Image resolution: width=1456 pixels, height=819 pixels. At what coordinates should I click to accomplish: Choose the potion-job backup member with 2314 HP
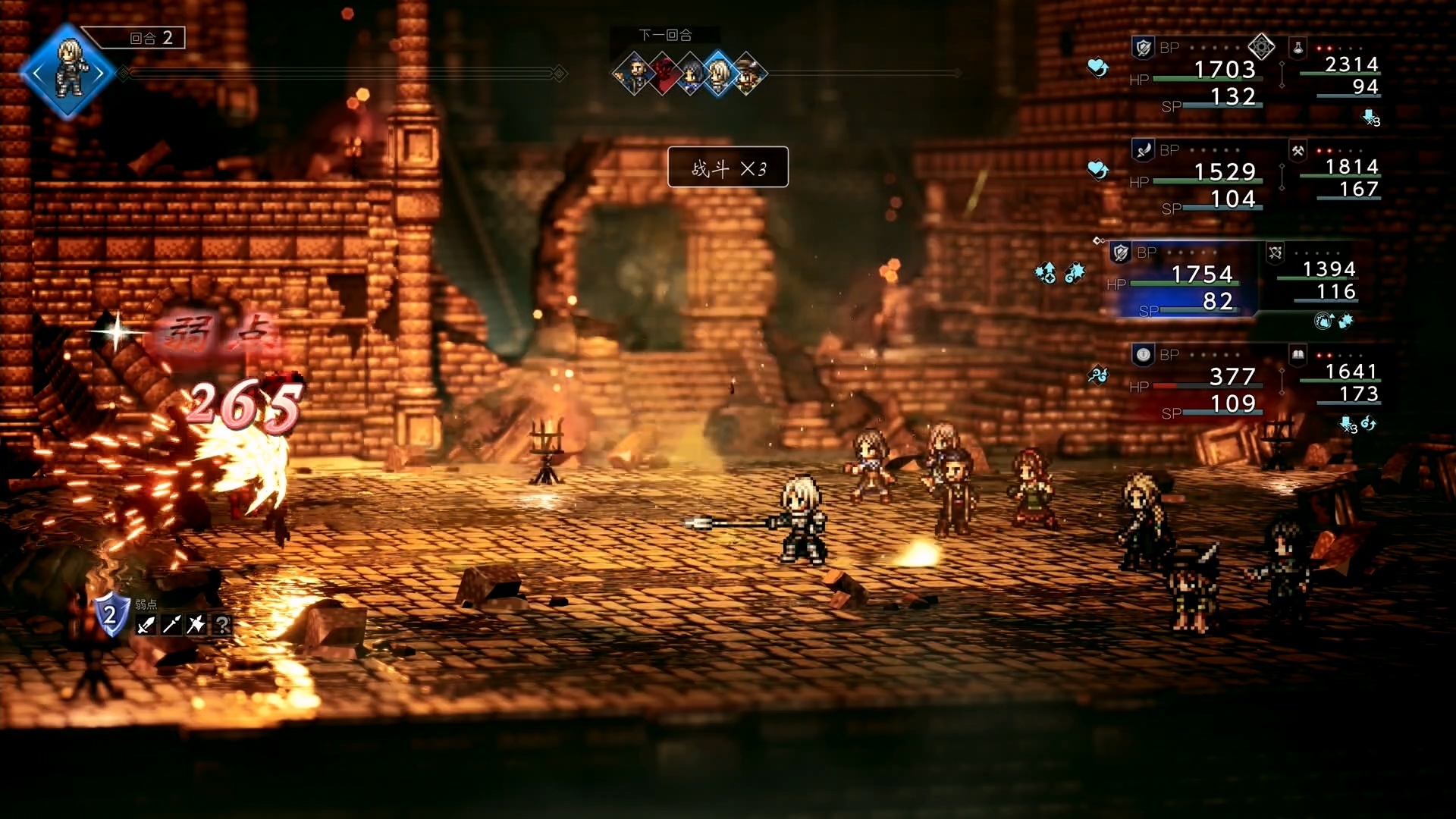tap(1338, 71)
